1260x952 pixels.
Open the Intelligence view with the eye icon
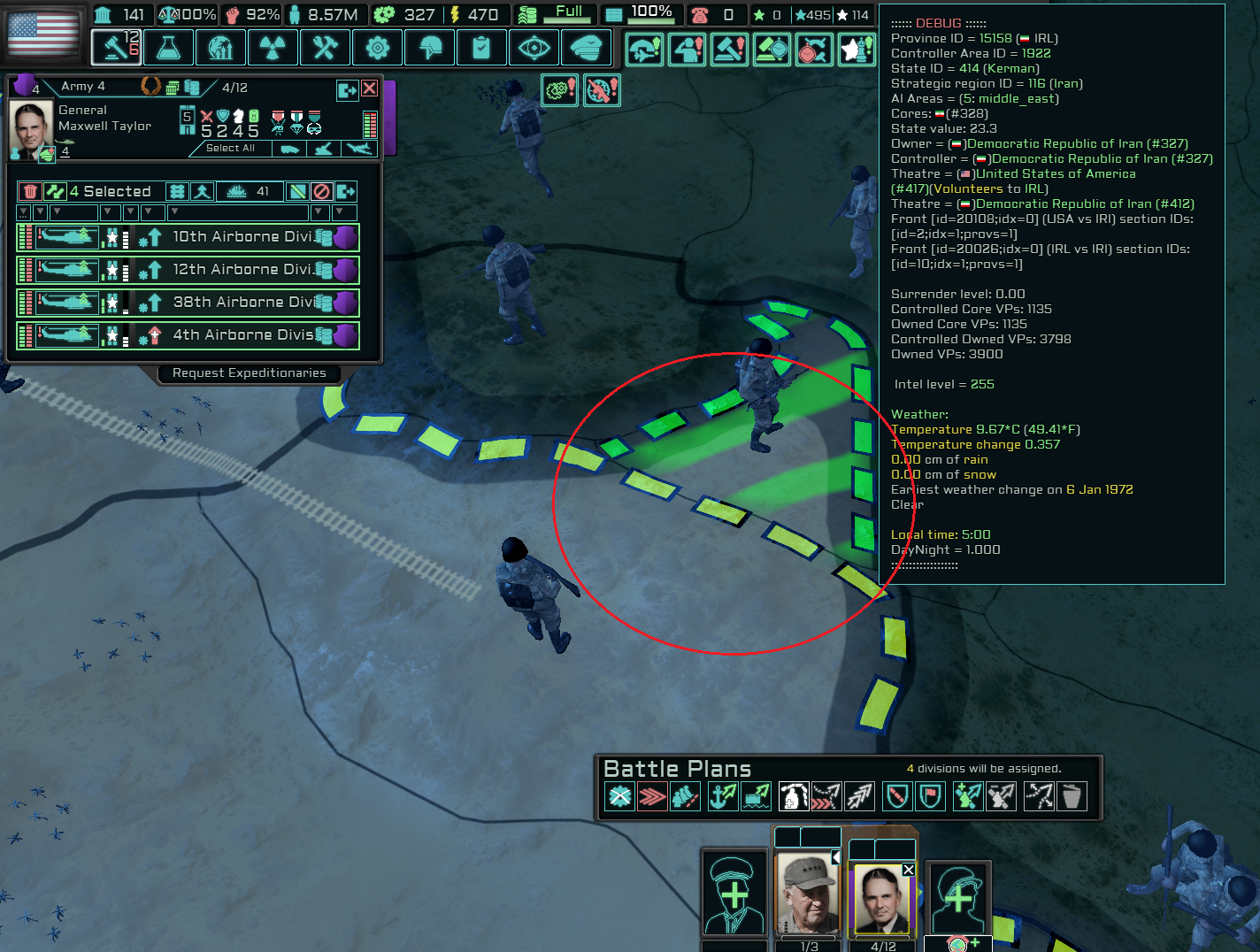[534, 48]
